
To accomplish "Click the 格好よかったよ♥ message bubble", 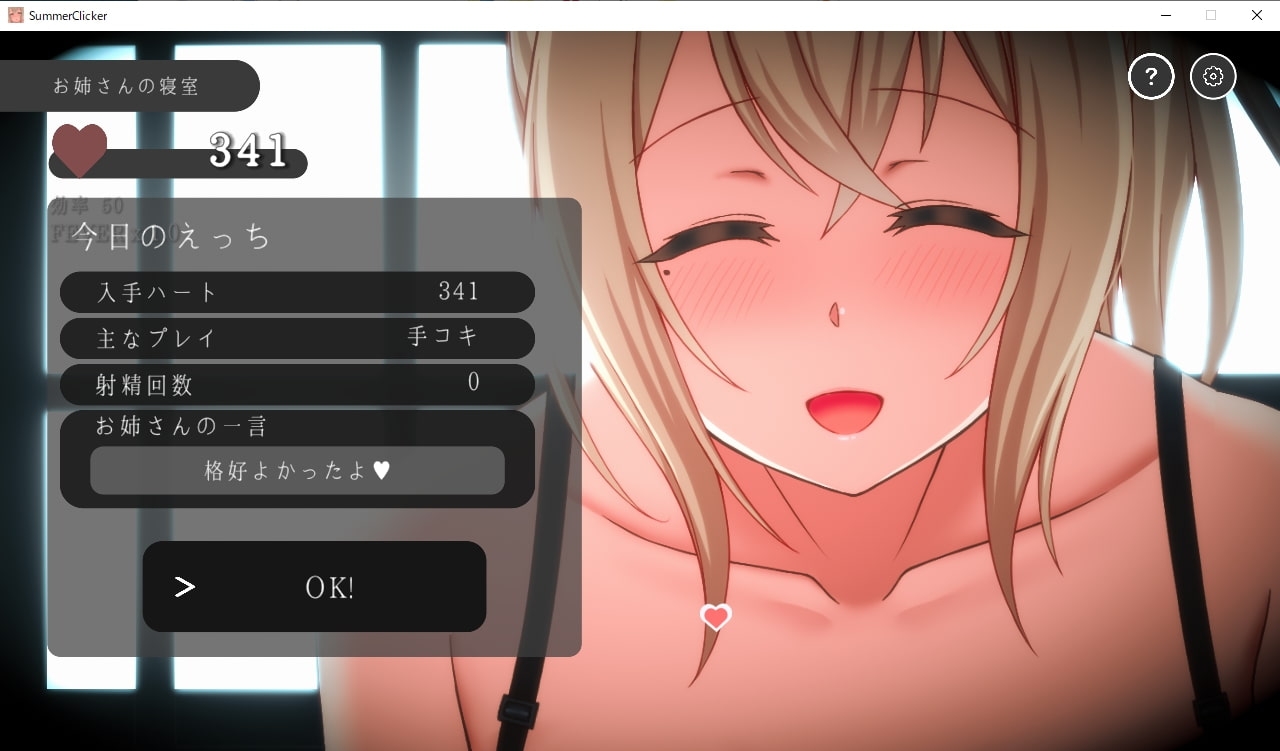I will 297,470.
